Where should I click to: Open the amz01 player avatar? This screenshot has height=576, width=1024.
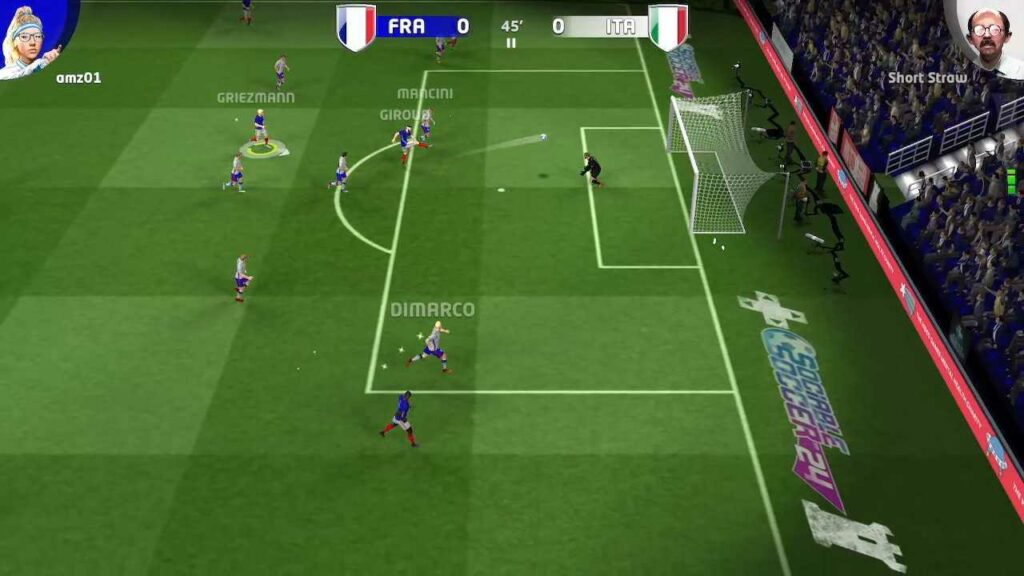click(32, 36)
